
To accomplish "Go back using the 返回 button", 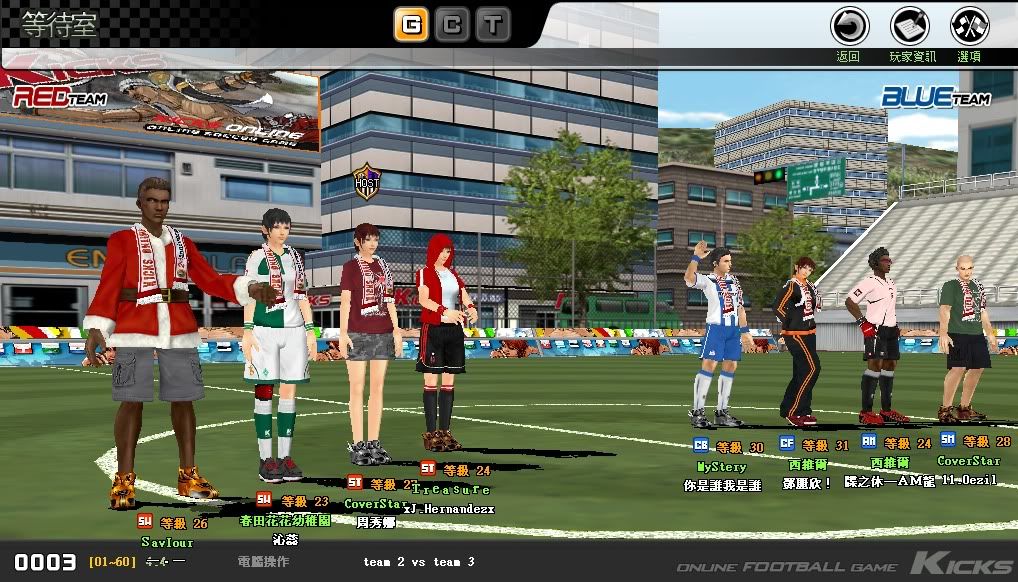I will (849, 26).
